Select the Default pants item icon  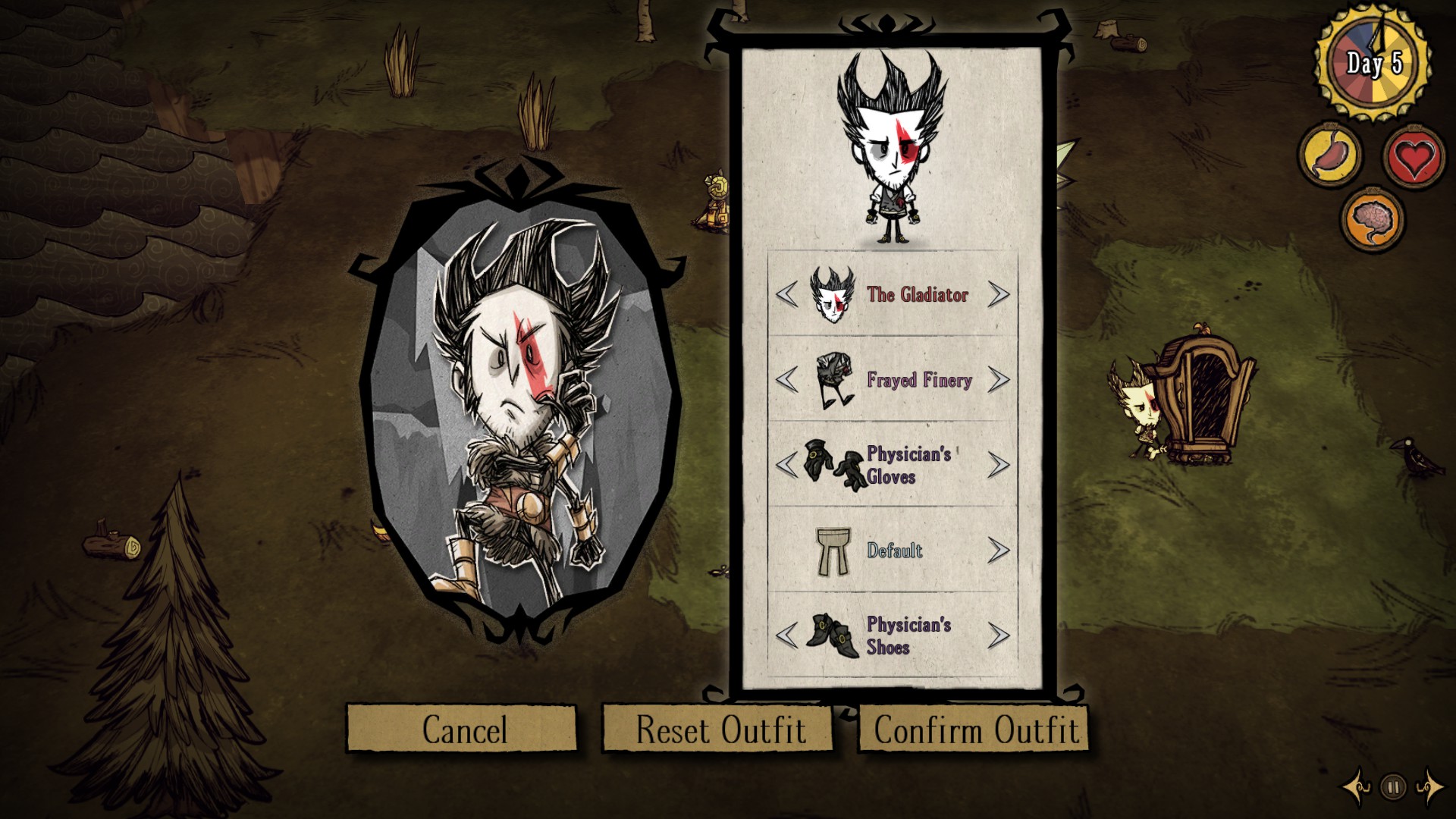tap(833, 553)
